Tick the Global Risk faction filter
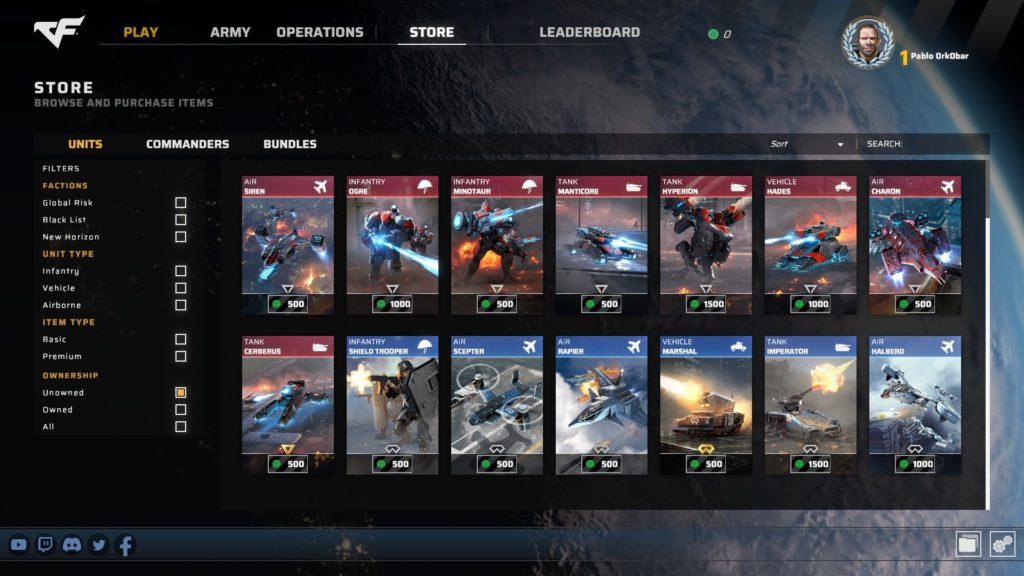The height and width of the screenshot is (576, 1024). [181, 203]
